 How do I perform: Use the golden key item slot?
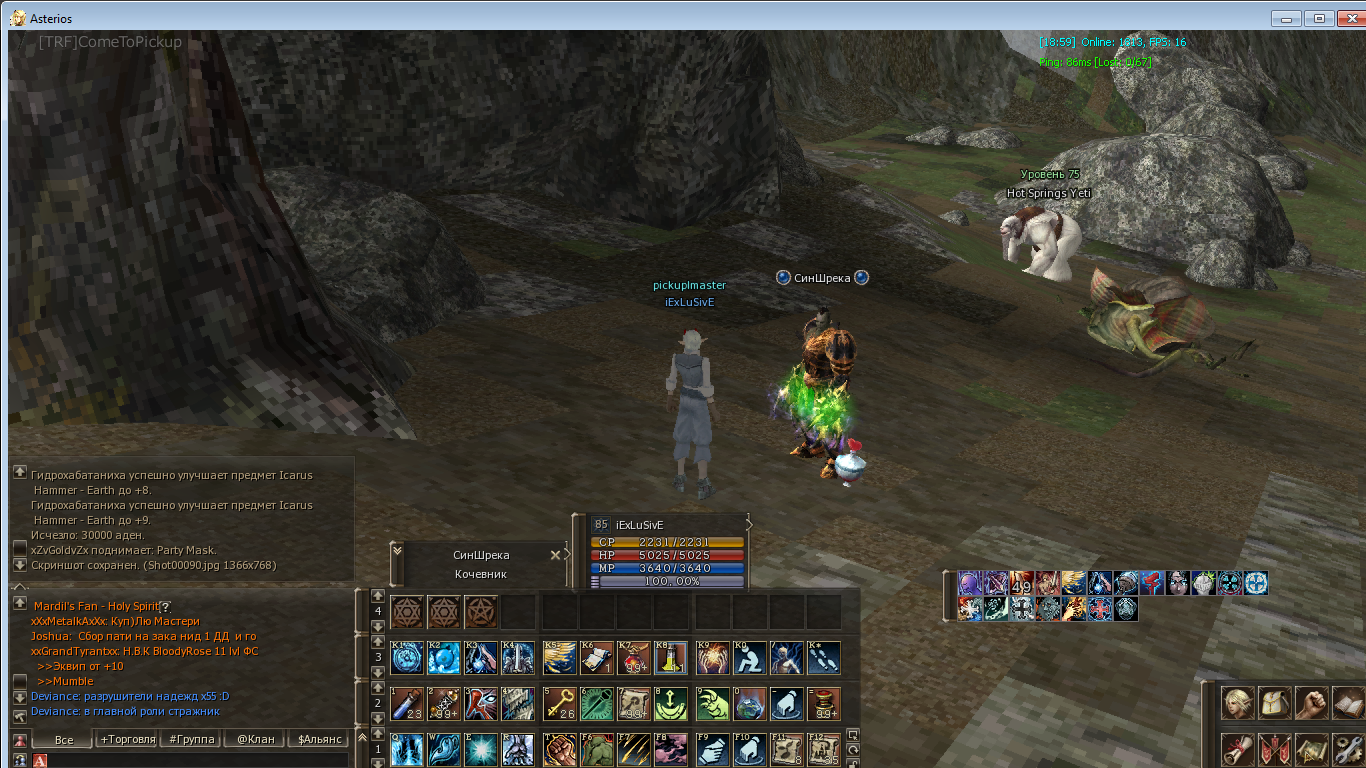pyautogui.click(x=559, y=703)
